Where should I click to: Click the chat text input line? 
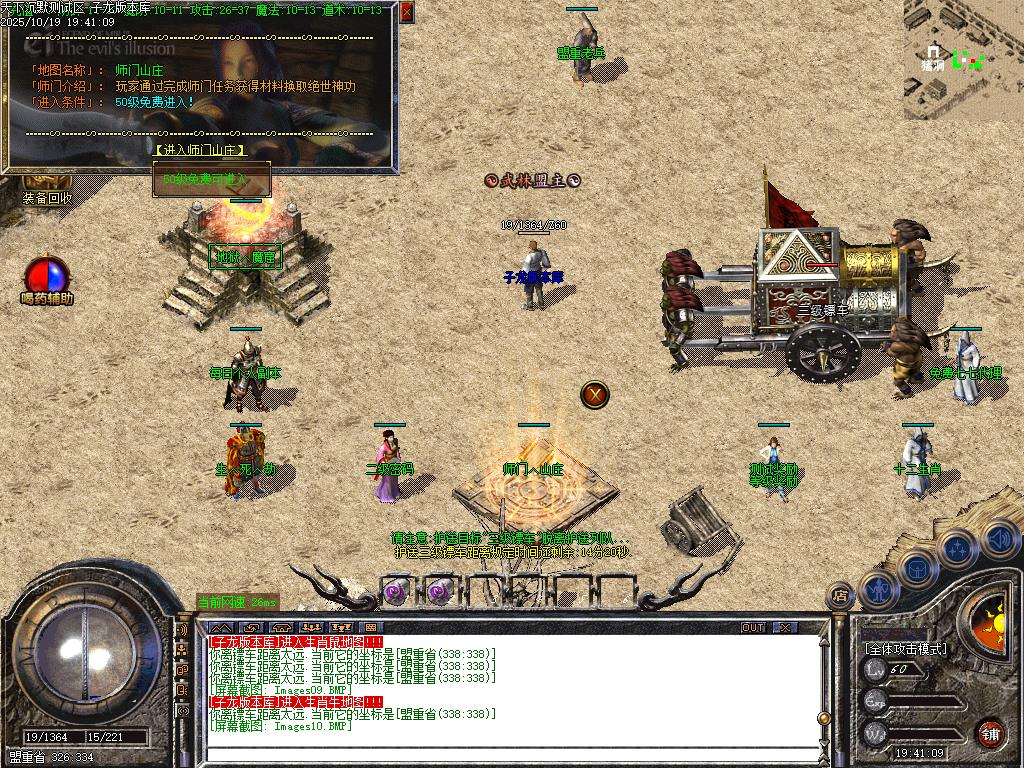(x=500, y=753)
